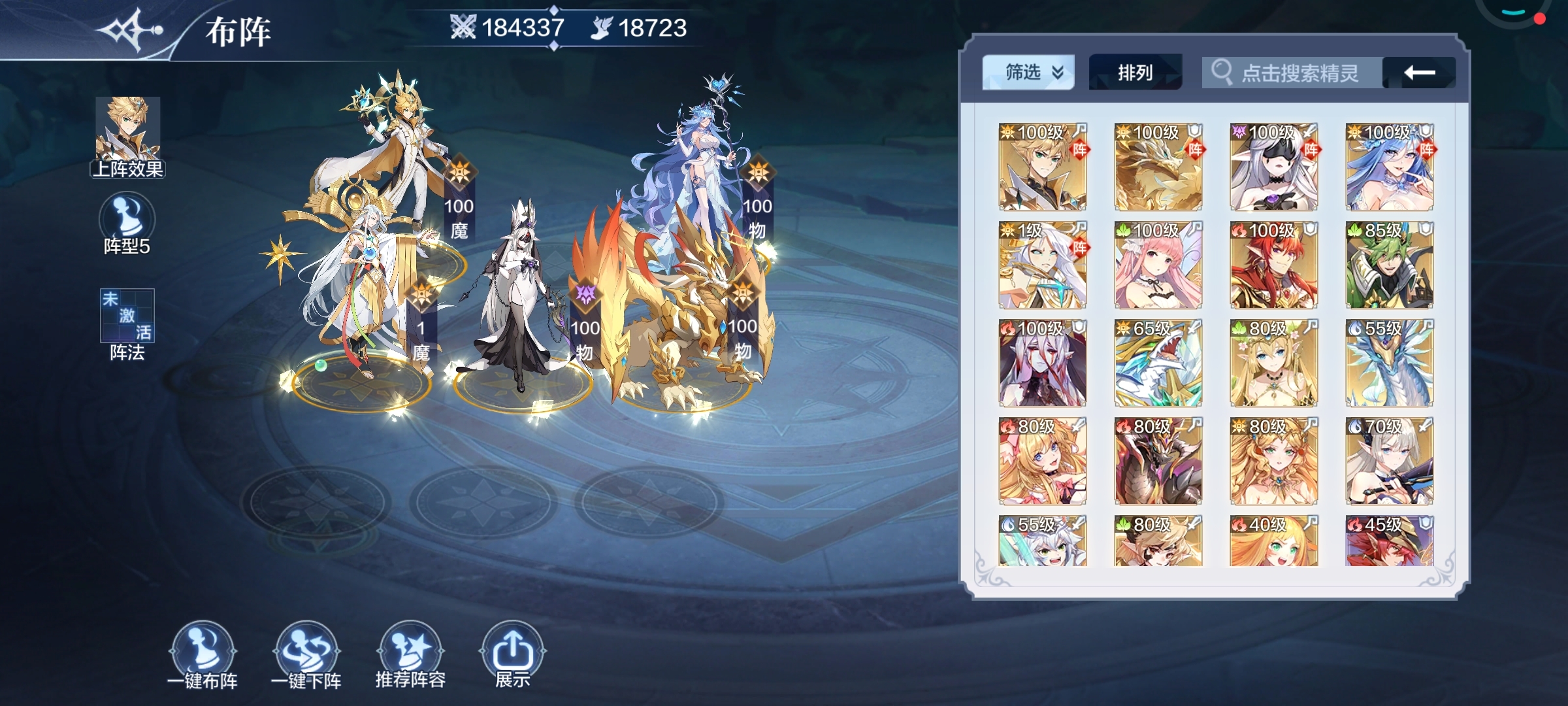Choose the pink-haired level 100 spirit card
Image resolution: width=1568 pixels, height=706 pixels.
point(1158,265)
